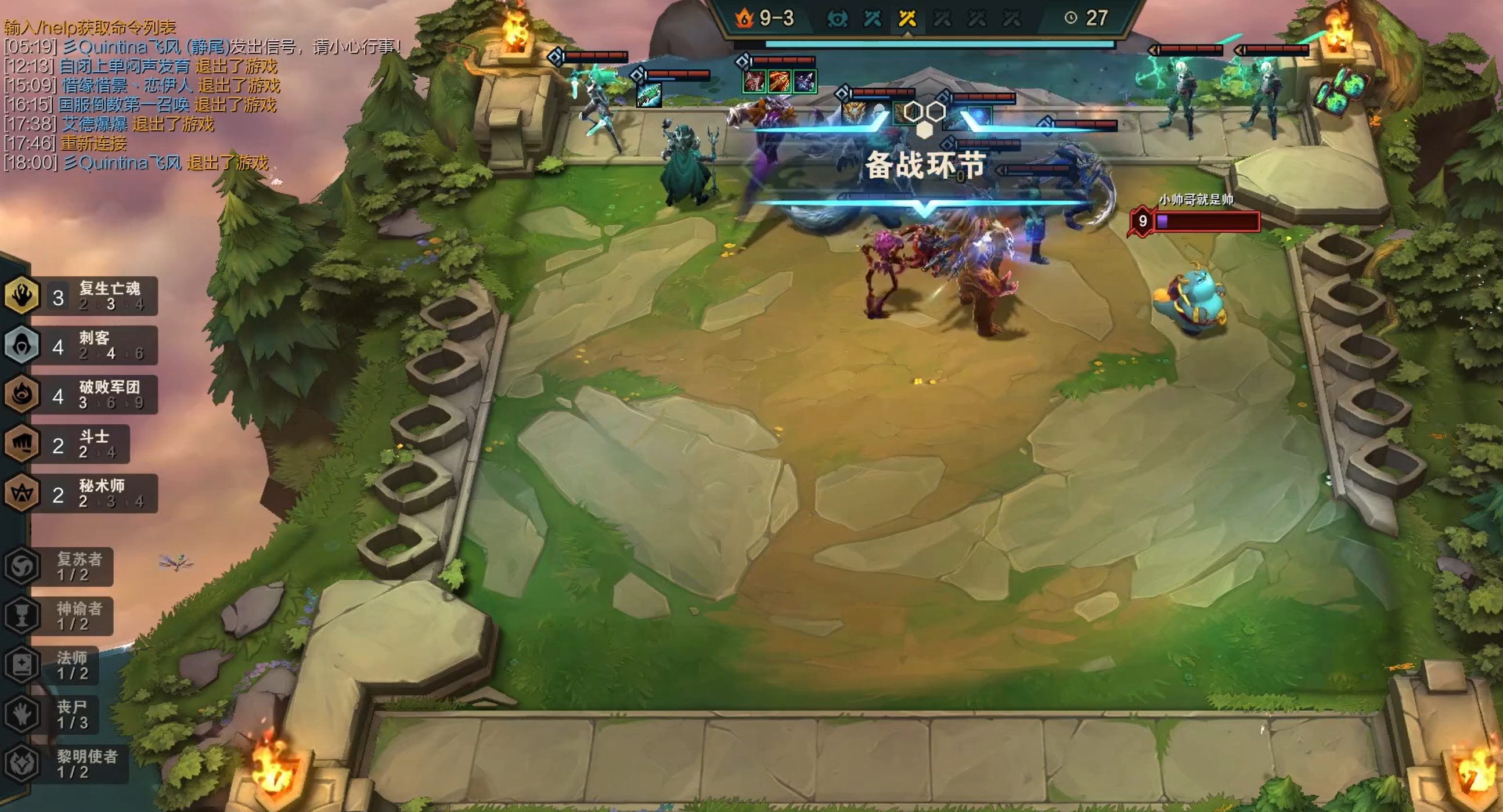Click the minion round icon in the stage tracker
This screenshot has height=812, width=1503.
[x=837, y=19]
